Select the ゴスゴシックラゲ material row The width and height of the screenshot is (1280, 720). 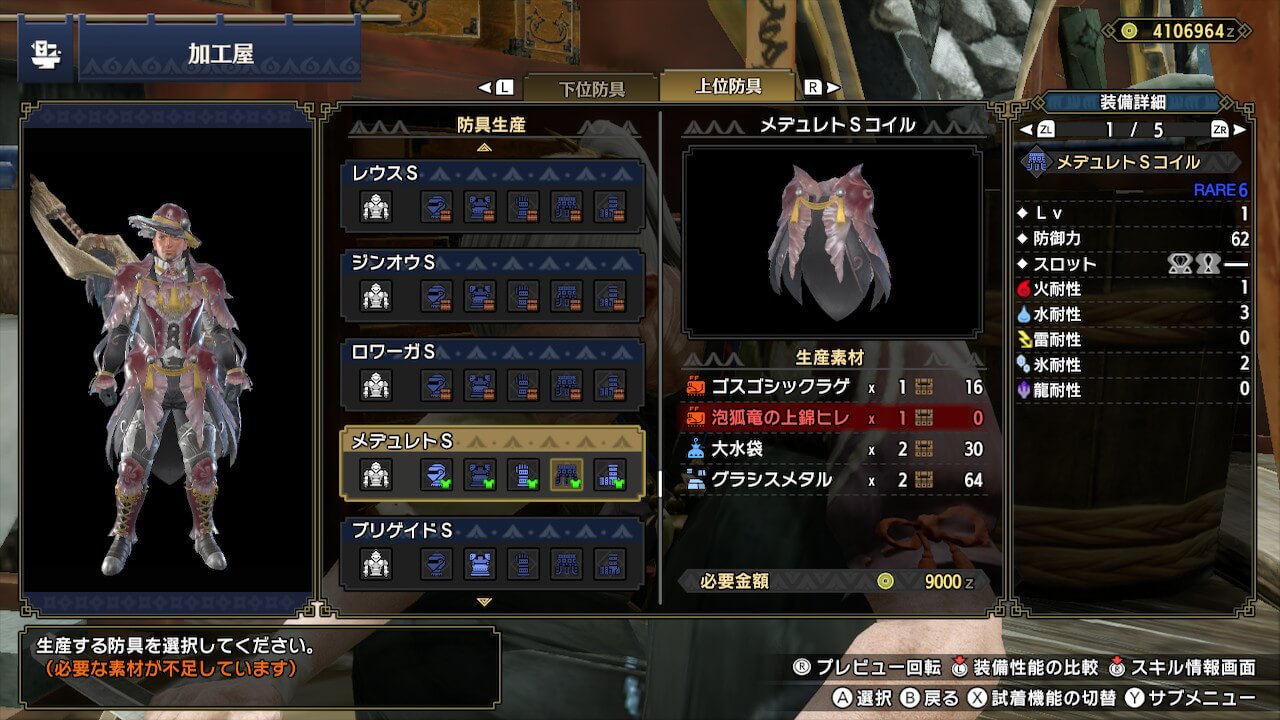click(x=835, y=387)
